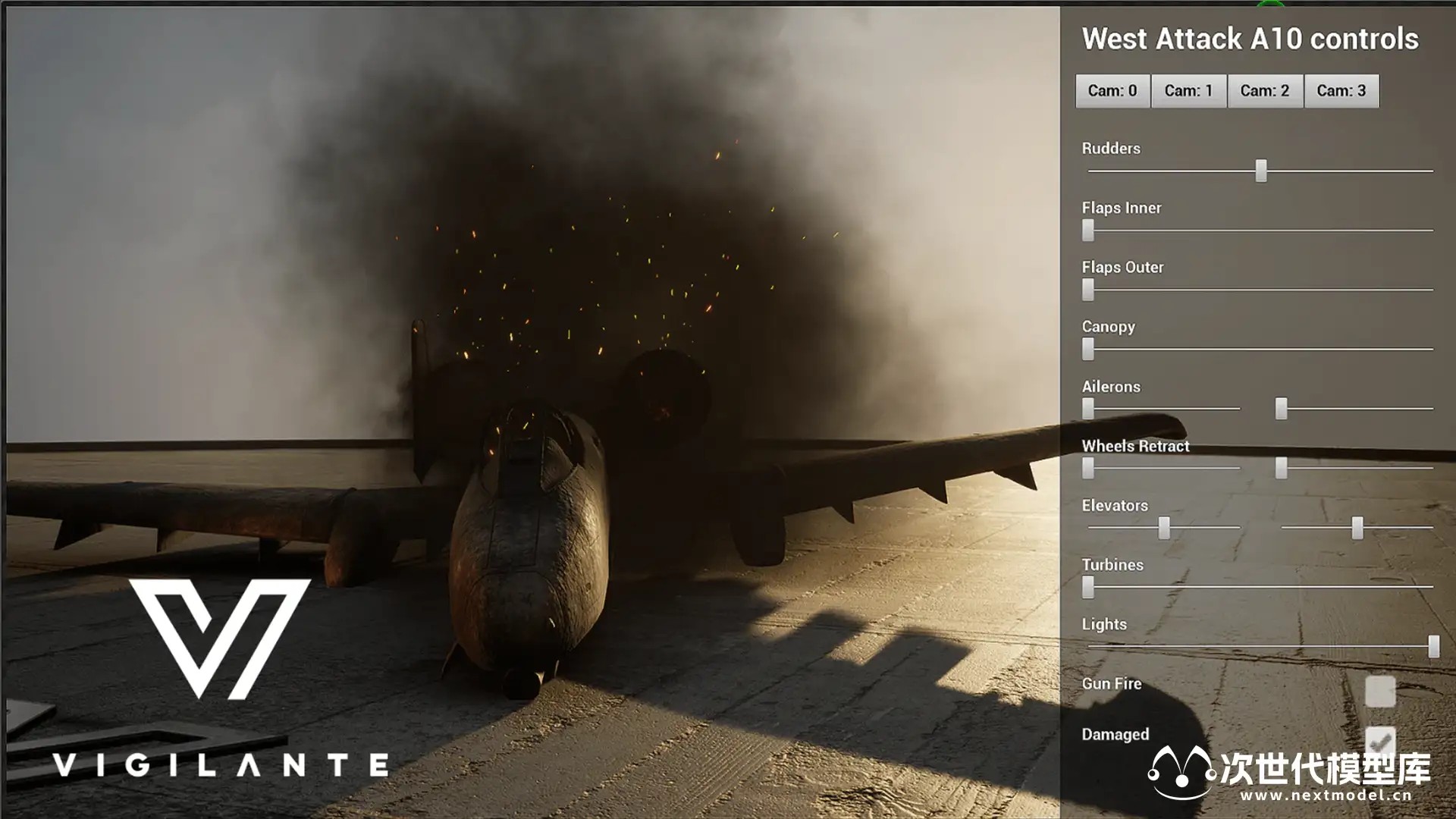Click the Flaps Outer slider handle
The width and height of the screenshot is (1456, 819).
(1088, 289)
